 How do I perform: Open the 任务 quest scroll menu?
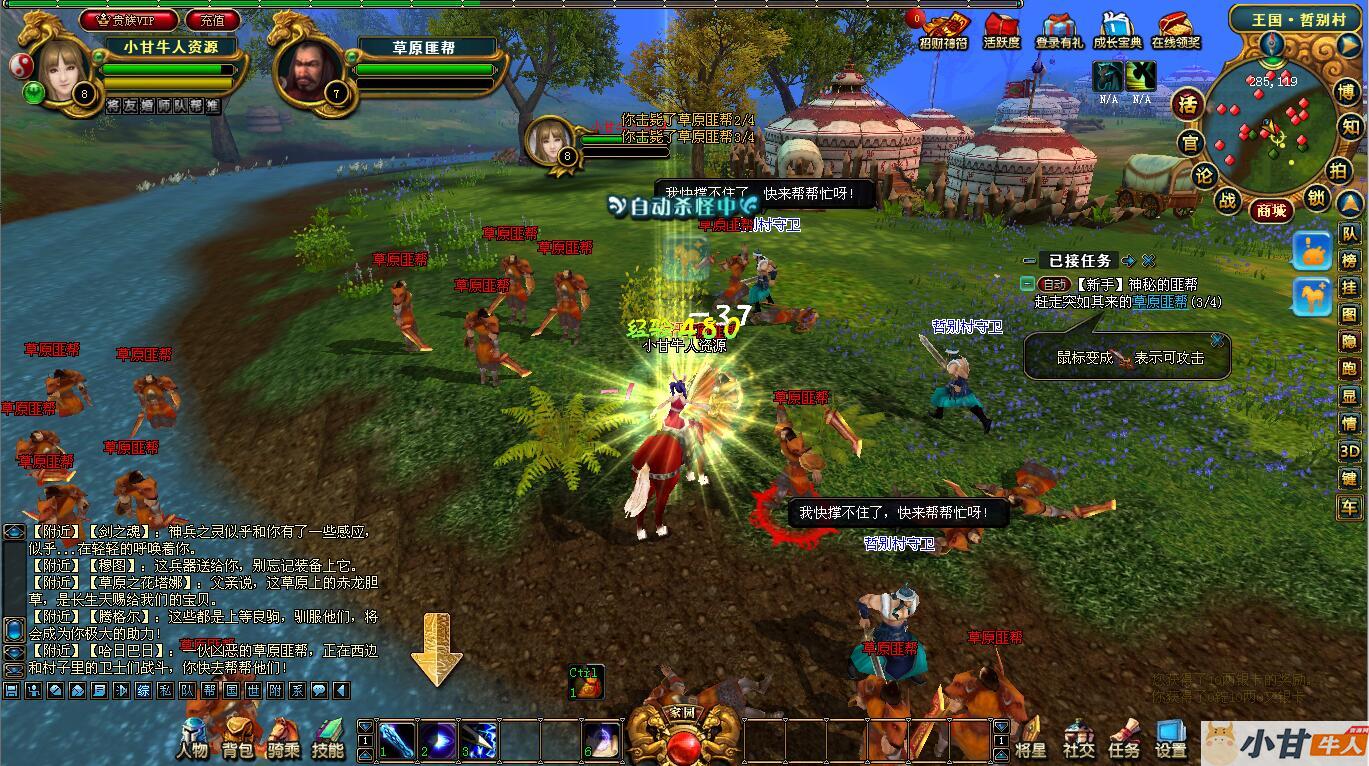point(1124,738)
